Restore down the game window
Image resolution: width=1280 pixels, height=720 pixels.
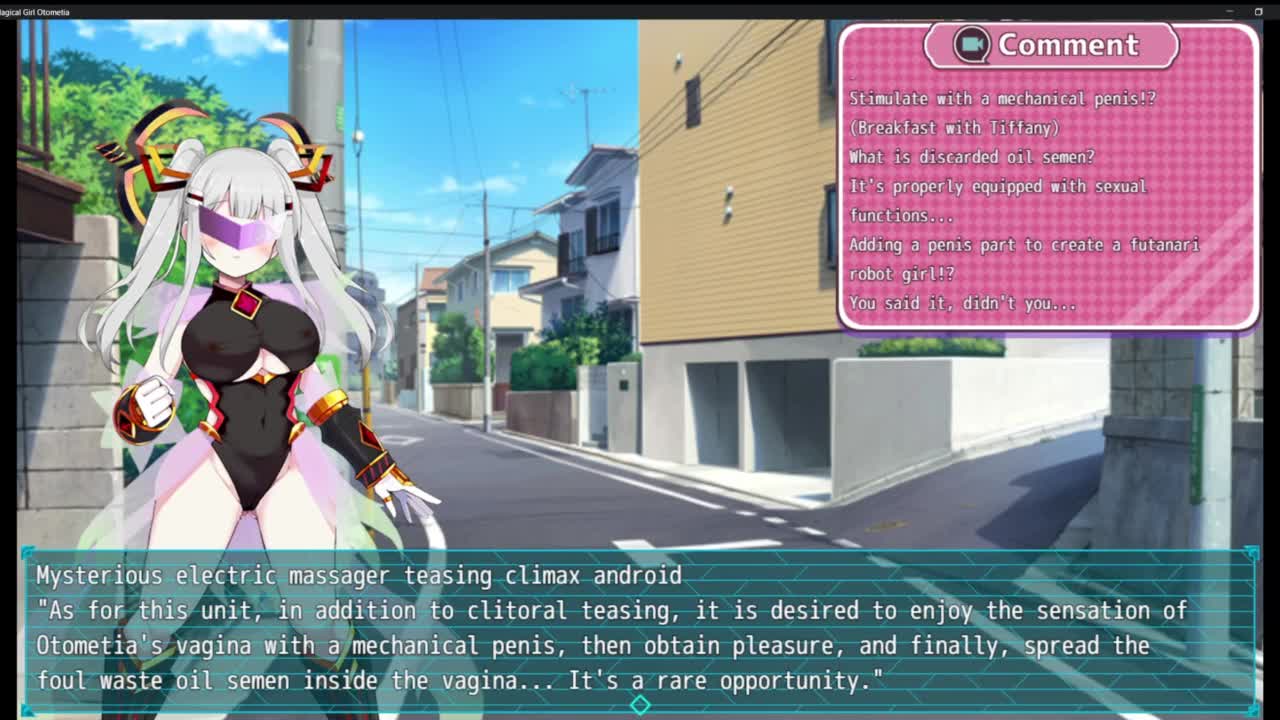(1258, 11)
